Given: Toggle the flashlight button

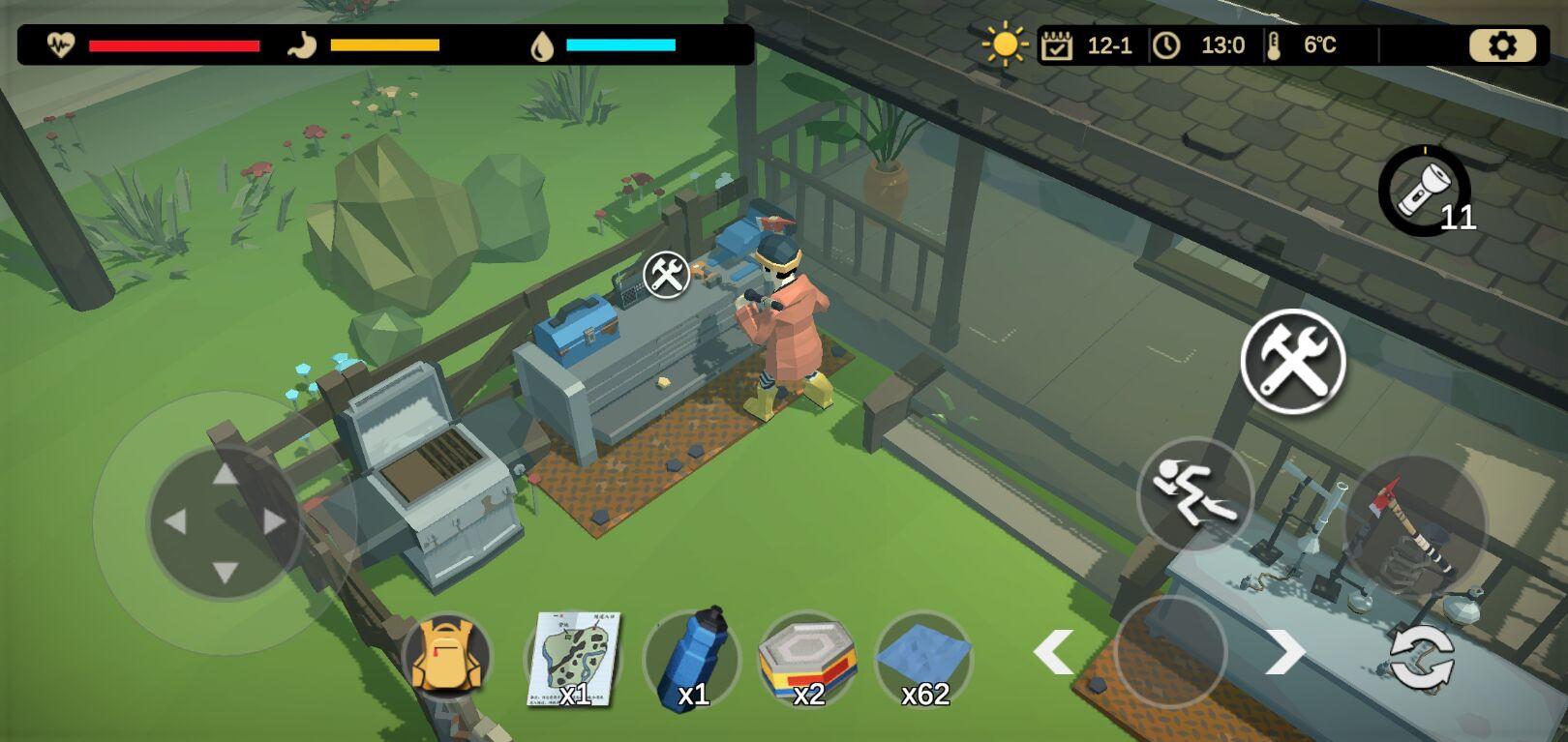Looking at the screenshot, I should 1424,191.
